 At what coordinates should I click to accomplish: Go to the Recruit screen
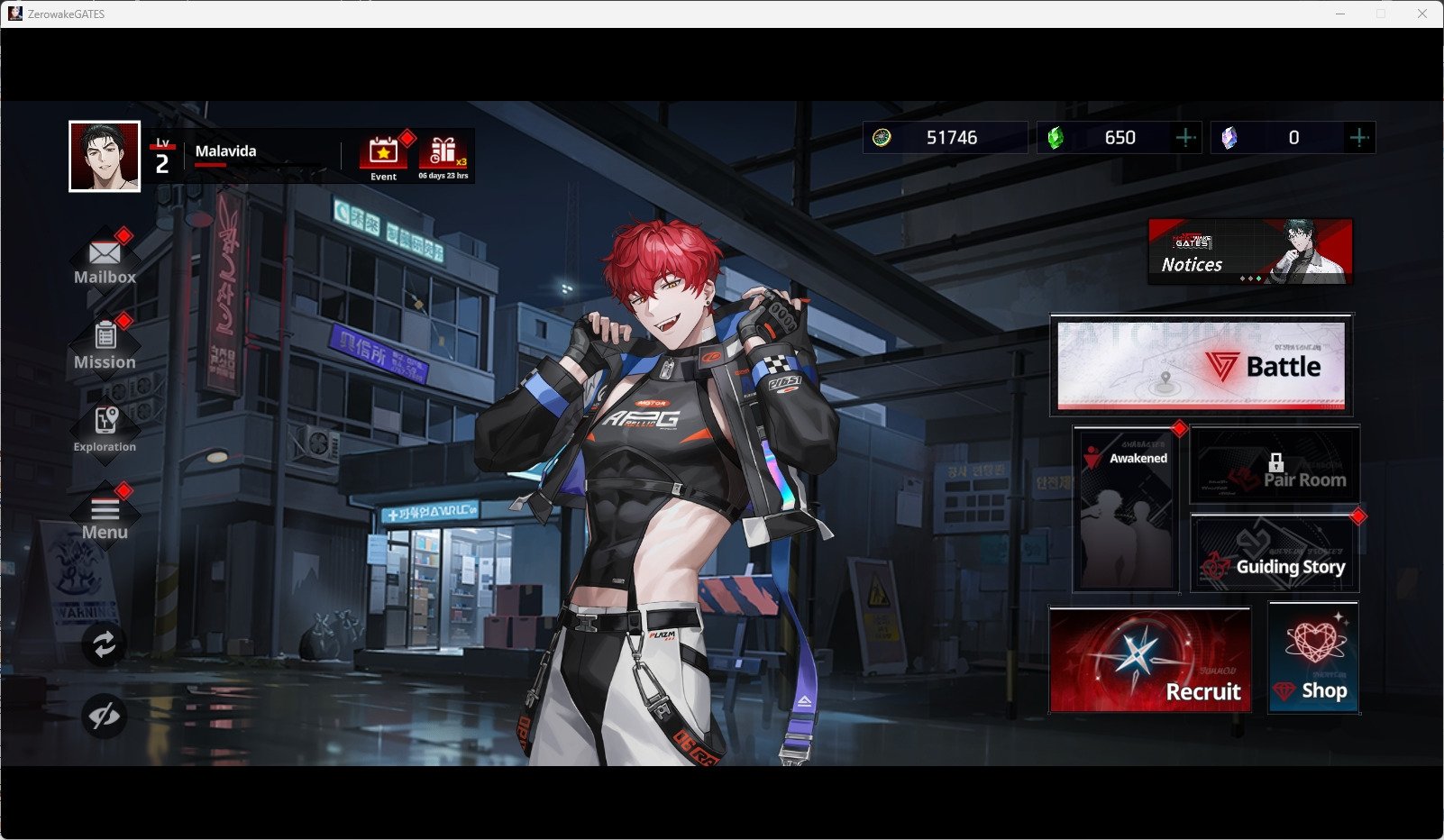pyautogui.click(x=1150, y=660)
